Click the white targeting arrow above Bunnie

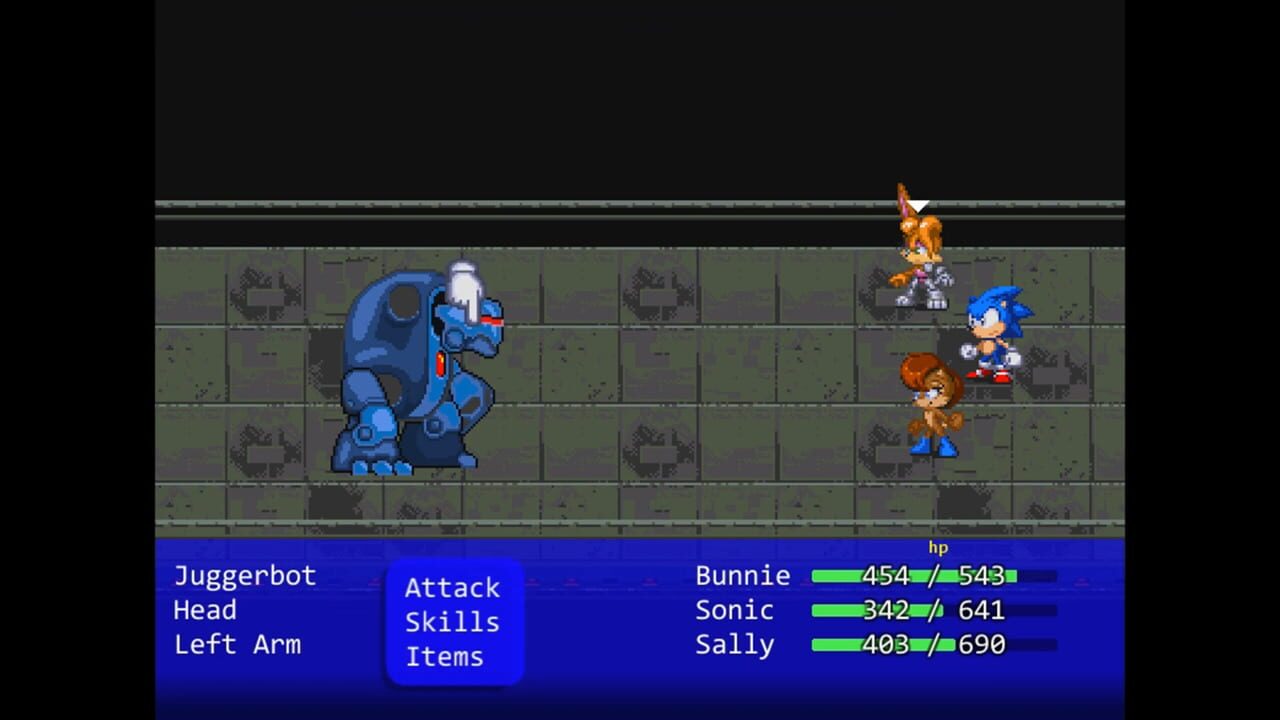coord(917,205)
